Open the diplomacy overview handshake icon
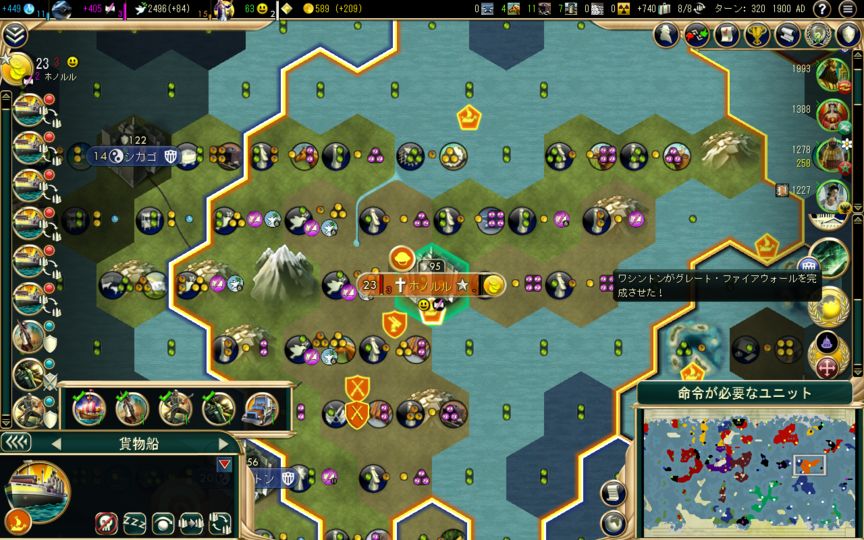The height and width of the screenshot is (540, 864). coord(697,34)
